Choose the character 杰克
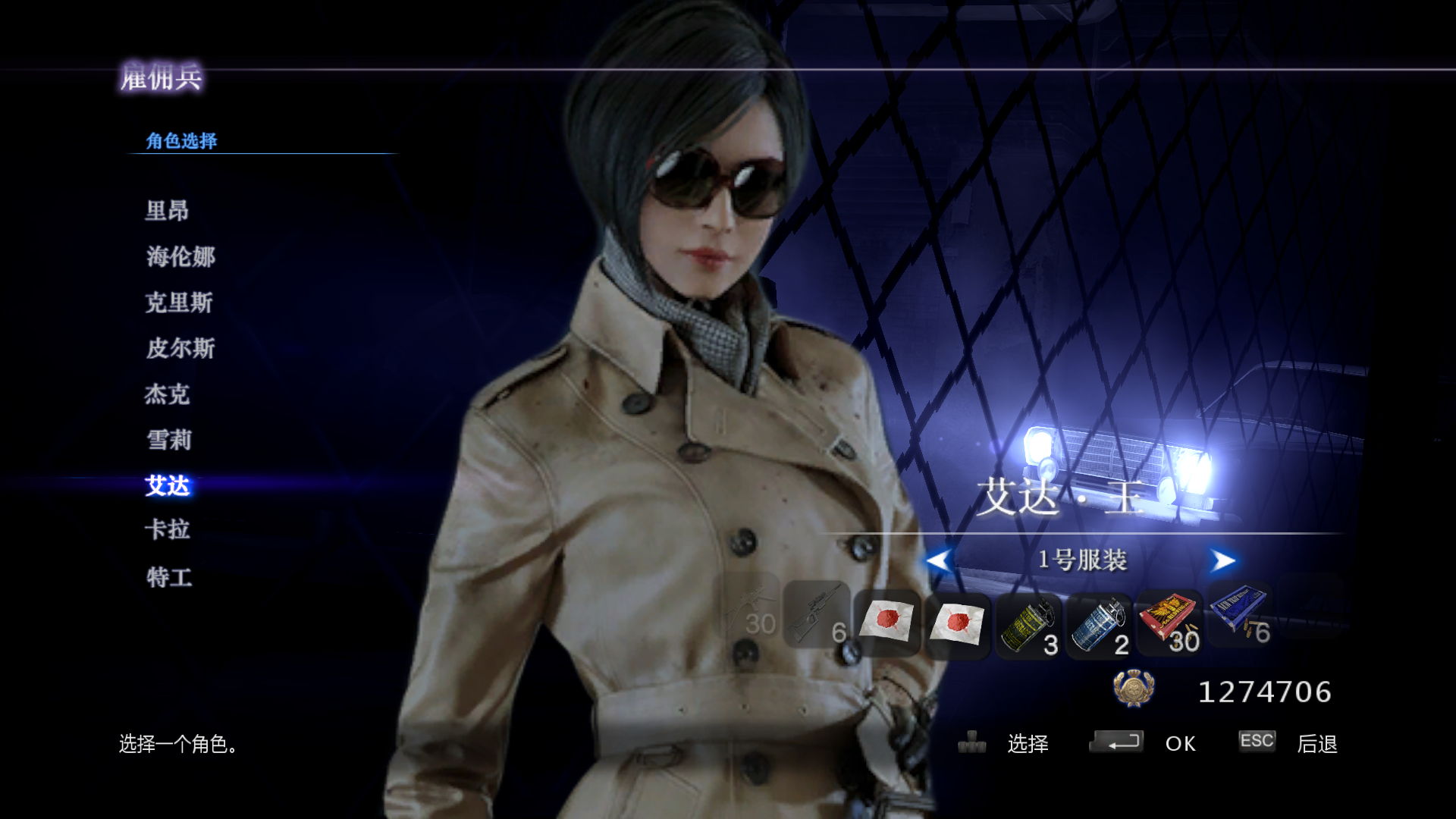The width and height of the screenshot is (1456, 819). (167, 394)
